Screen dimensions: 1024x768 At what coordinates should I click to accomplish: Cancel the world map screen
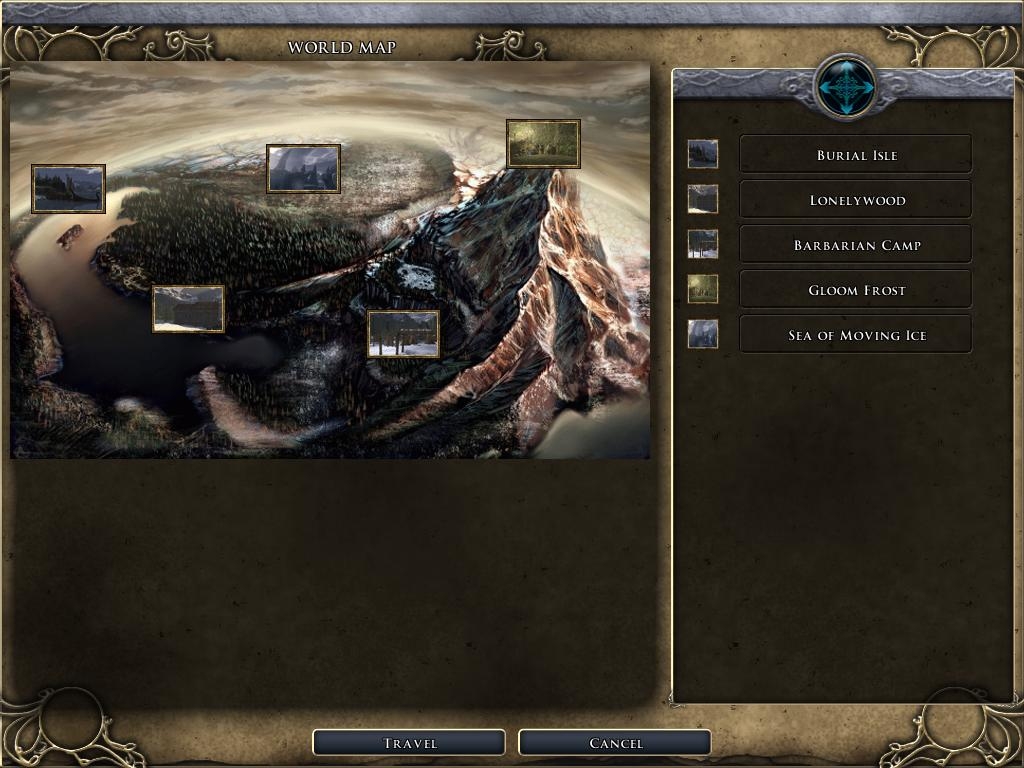(x=615, y=743)
